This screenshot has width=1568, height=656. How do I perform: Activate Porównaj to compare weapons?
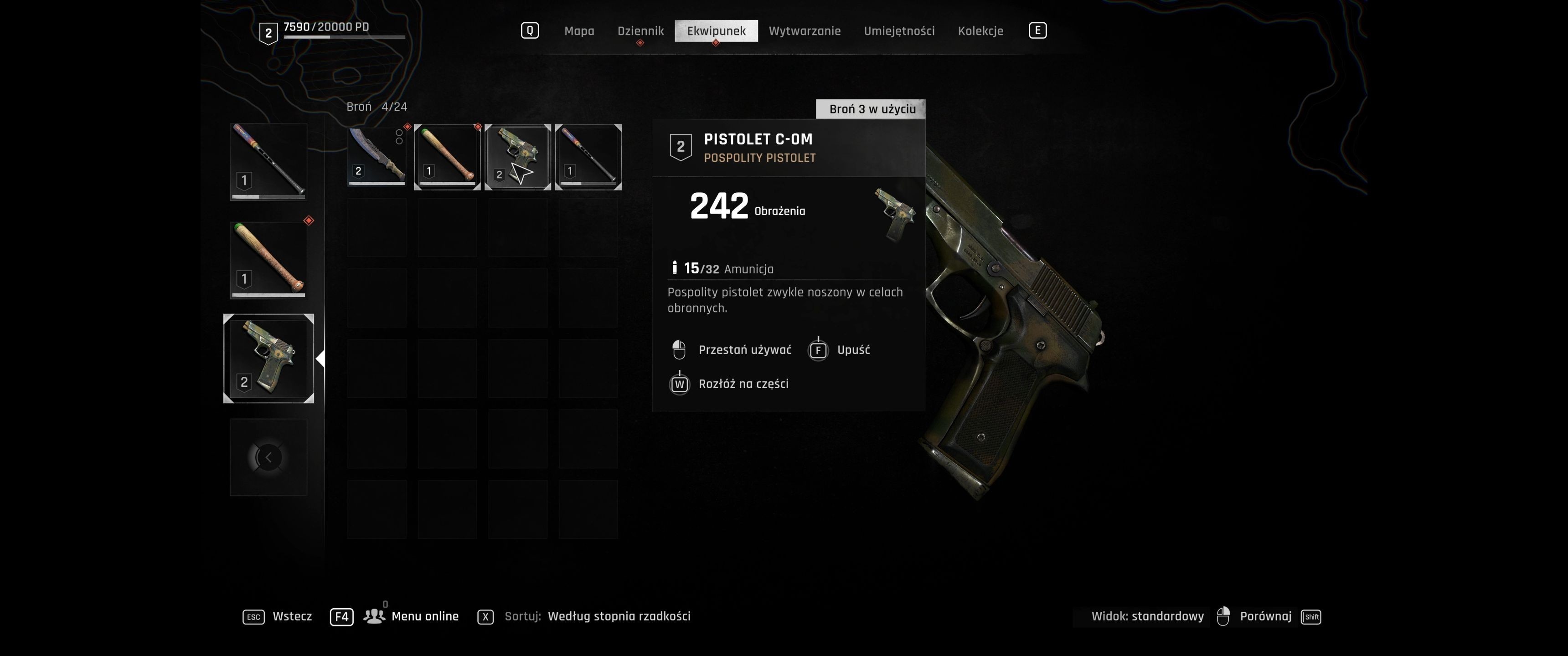[x=1265, y=616]
